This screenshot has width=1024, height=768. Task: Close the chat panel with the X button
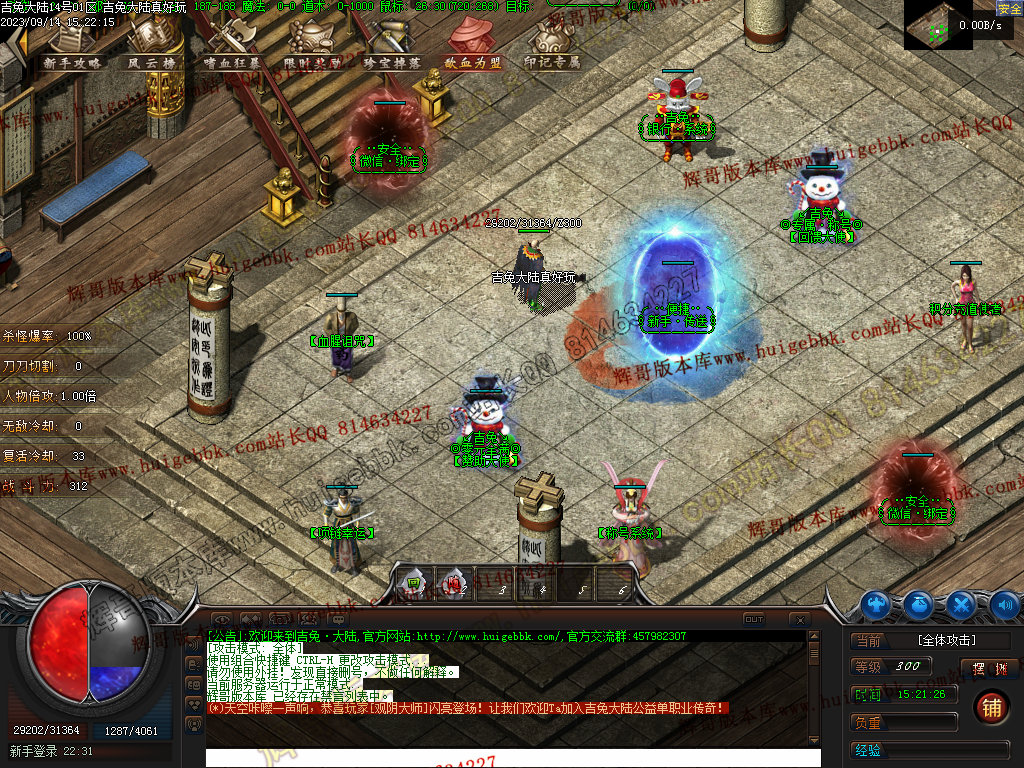798,620
